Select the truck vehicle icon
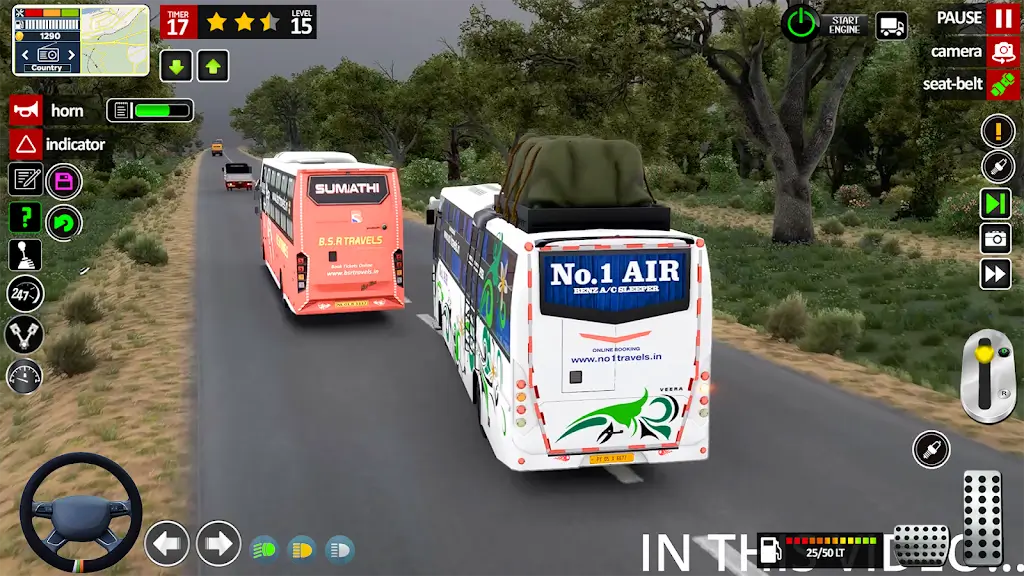 pos(891,26)
